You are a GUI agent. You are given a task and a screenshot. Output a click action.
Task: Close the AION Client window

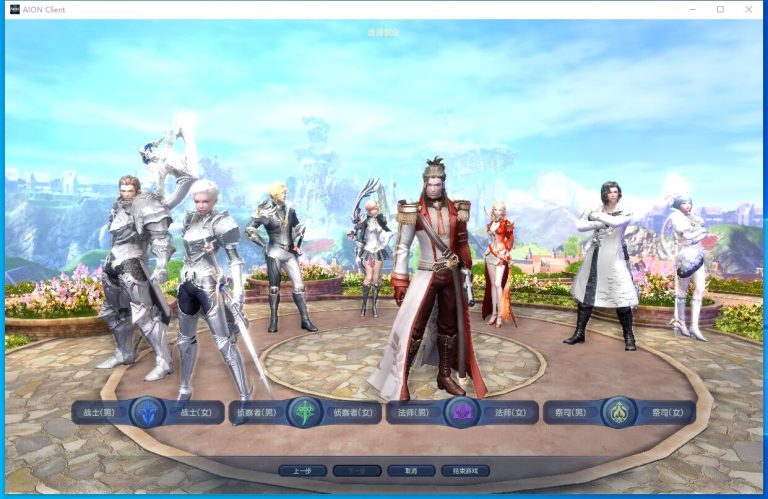tap(748, 9)
